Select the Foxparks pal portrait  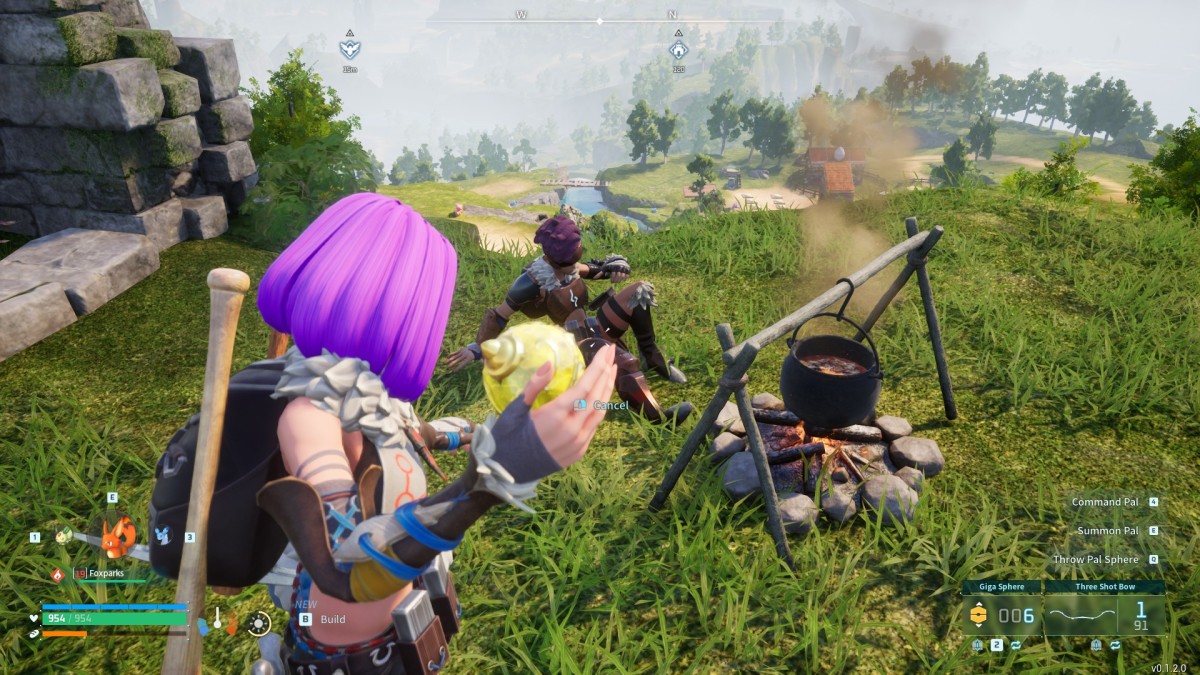118,537
